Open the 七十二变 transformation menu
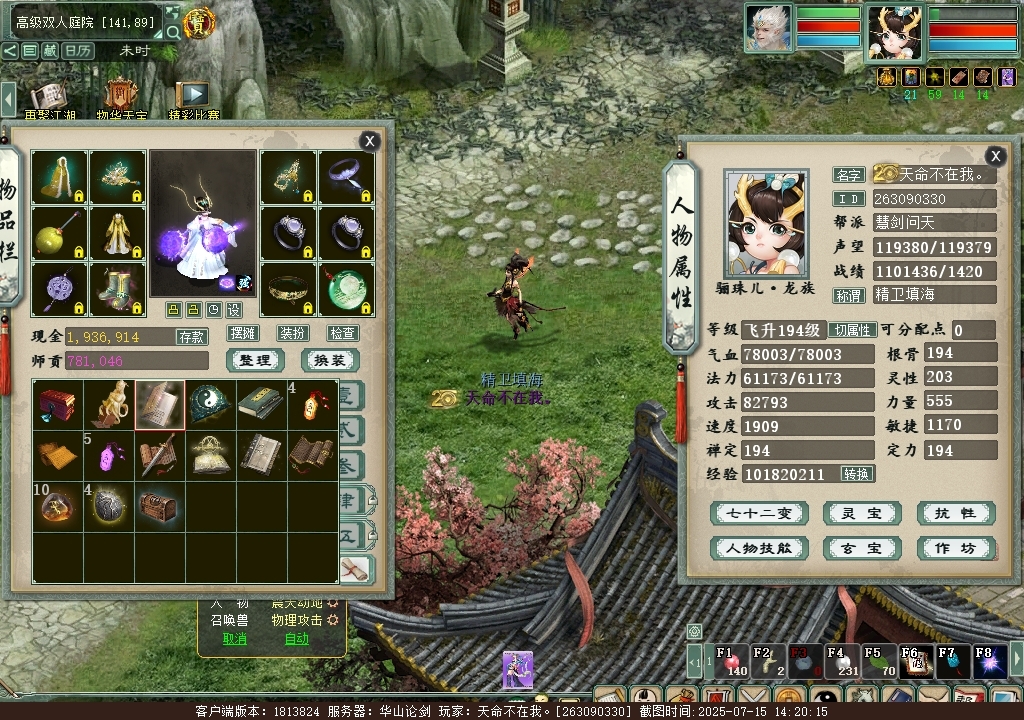Viewport: 1024px width, 720px height. click(758, 514)
